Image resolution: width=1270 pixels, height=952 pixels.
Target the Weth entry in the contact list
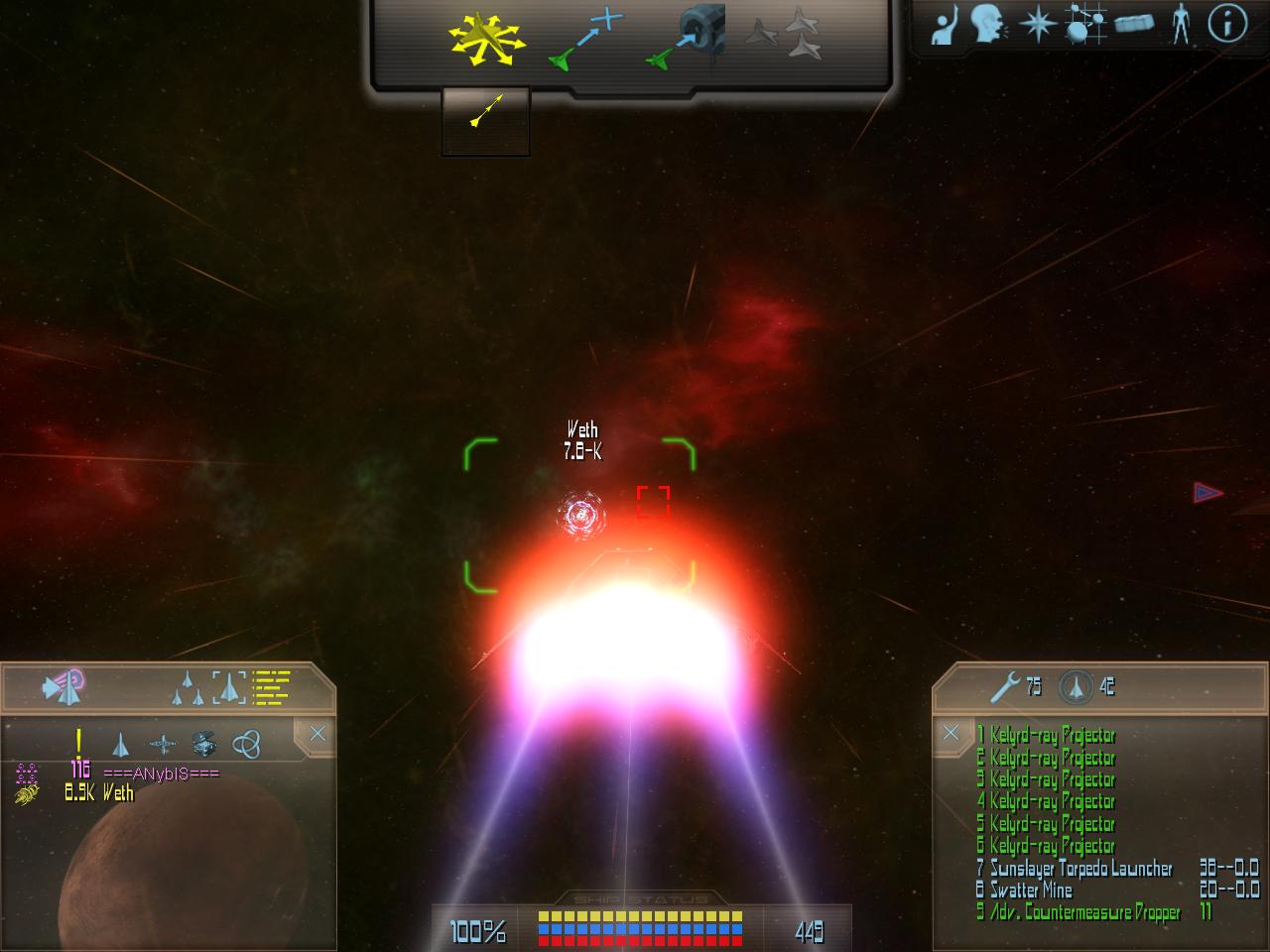pos(117,792)
